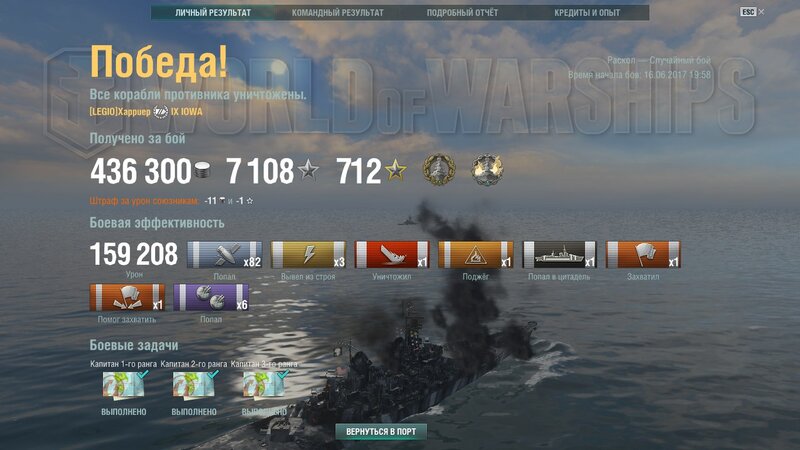This screenshot has width=800, height=450.
Task: Select the Попал x82 shell hits ribbon
Action: [x=225, y=255]
